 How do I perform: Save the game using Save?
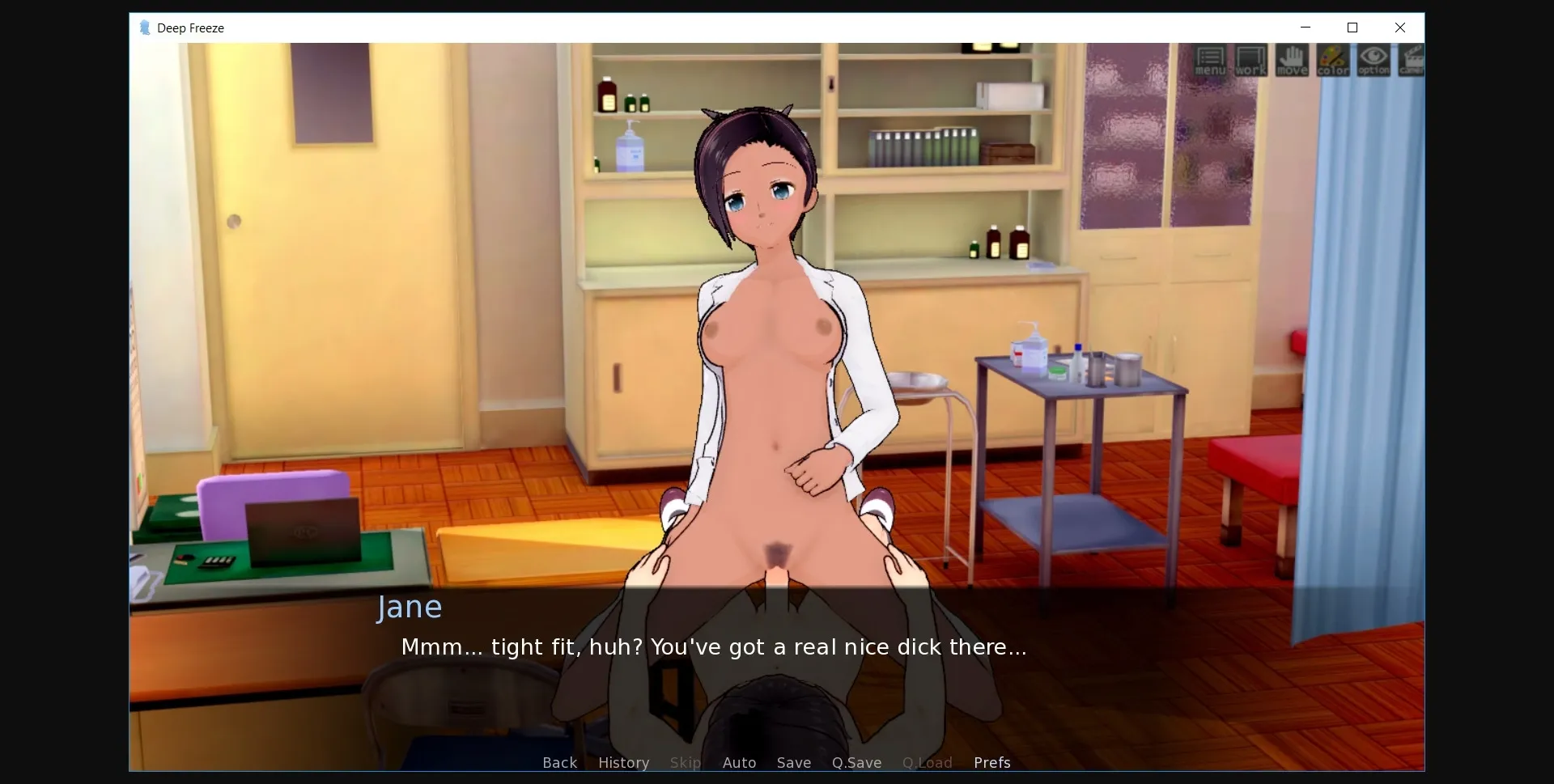(x=793, y=762)
